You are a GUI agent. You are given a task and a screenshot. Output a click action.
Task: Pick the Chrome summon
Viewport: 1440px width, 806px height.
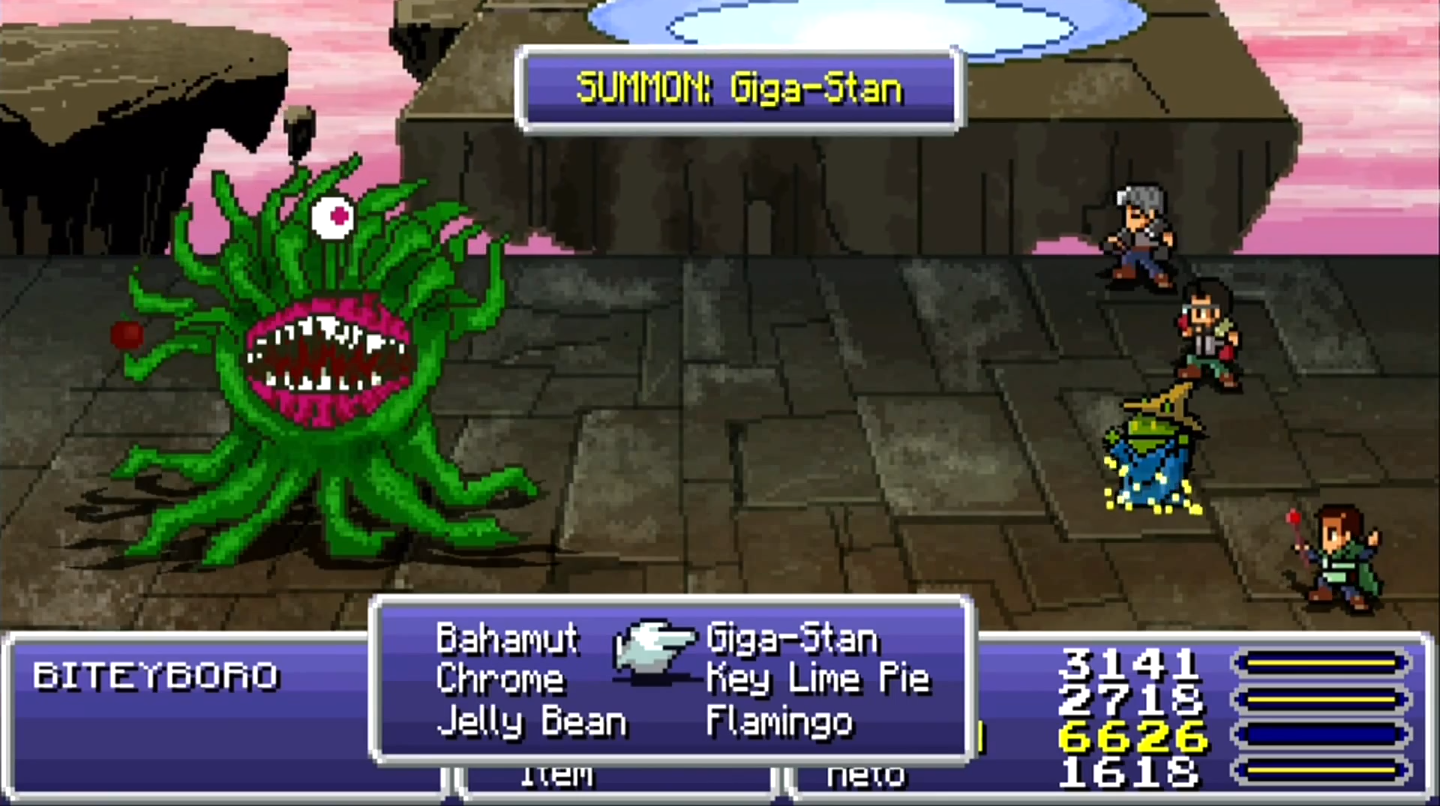(500, 680)
